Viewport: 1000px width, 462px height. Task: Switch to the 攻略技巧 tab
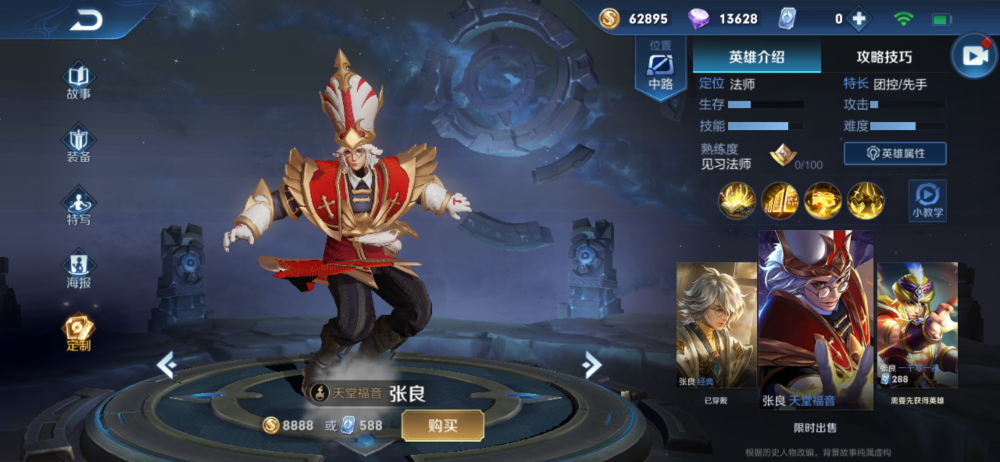click(x=884, y=57)
